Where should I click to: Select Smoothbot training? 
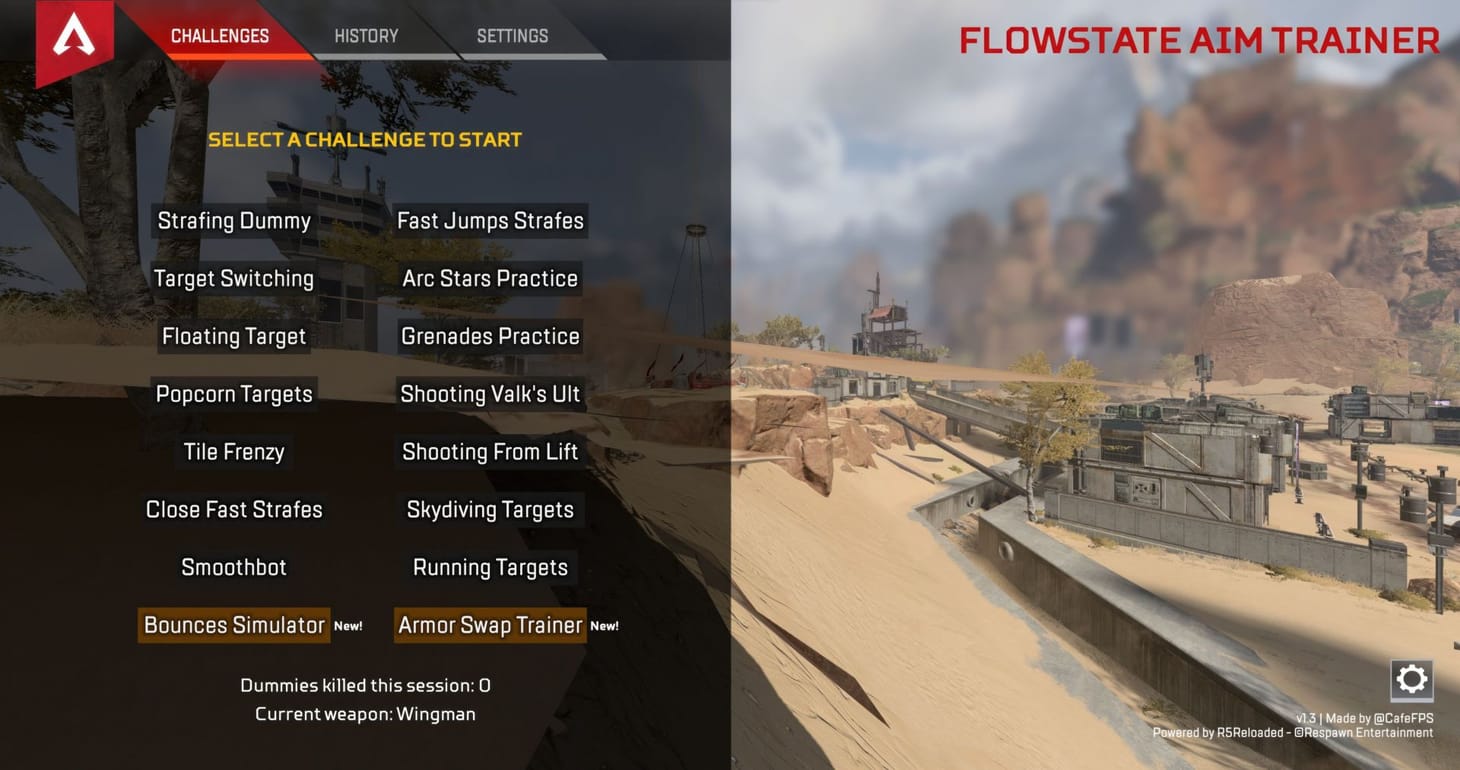(233, 567)
